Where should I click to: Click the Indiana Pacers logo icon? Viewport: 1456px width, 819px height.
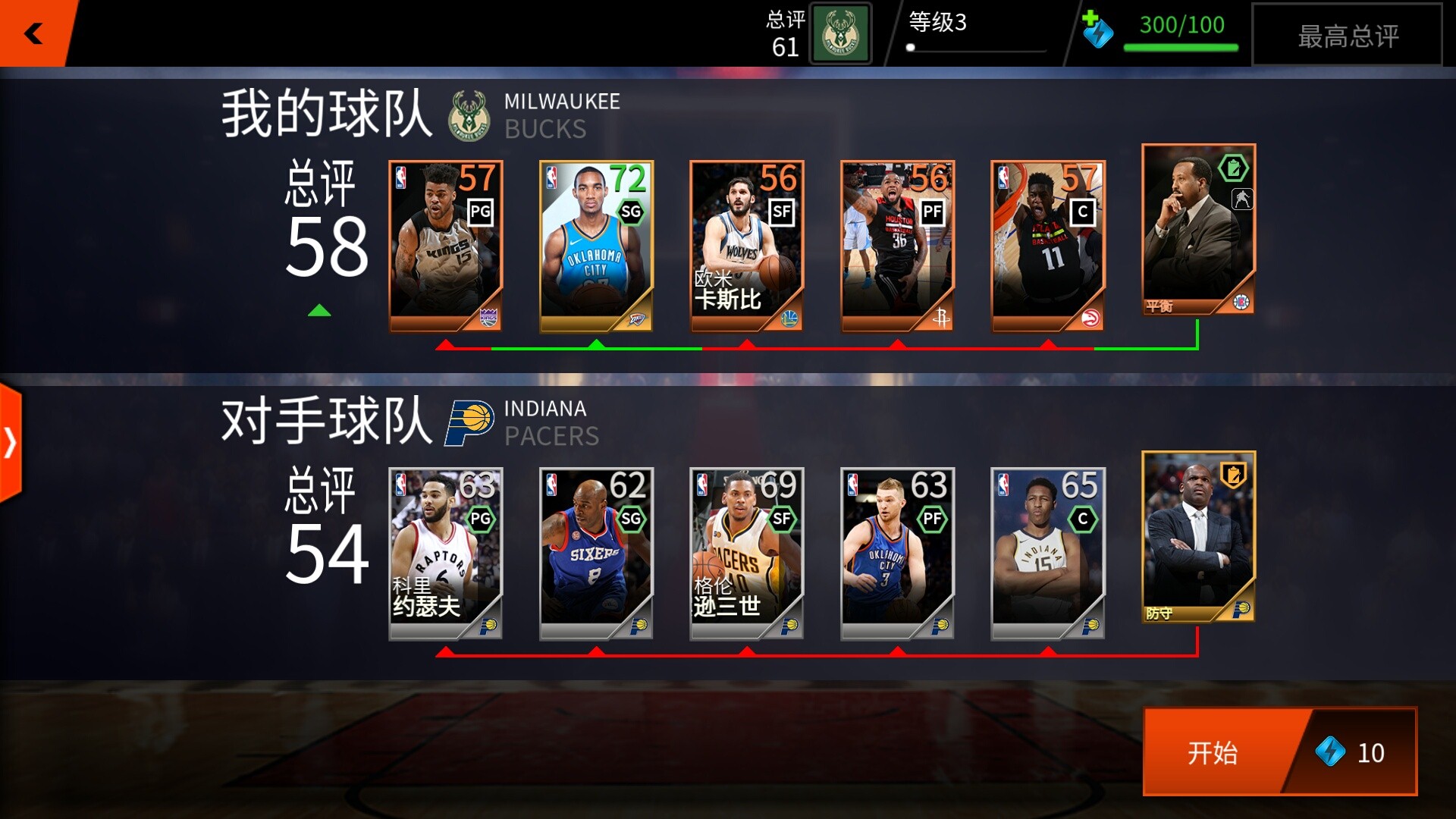[469, 421]
